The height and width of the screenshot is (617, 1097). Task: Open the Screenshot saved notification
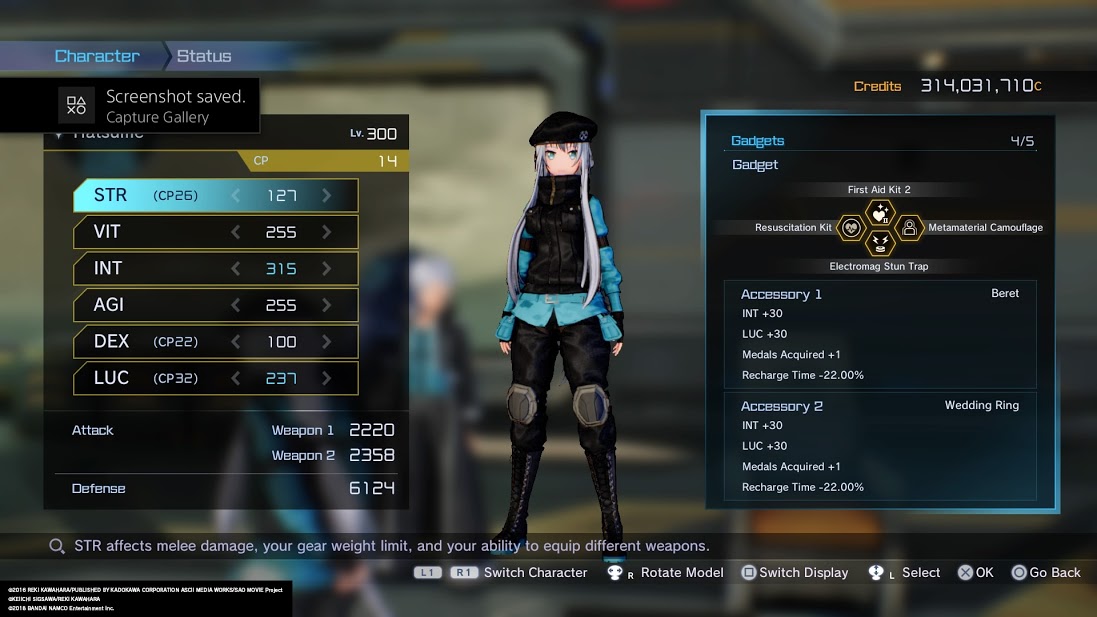(130, 106)
